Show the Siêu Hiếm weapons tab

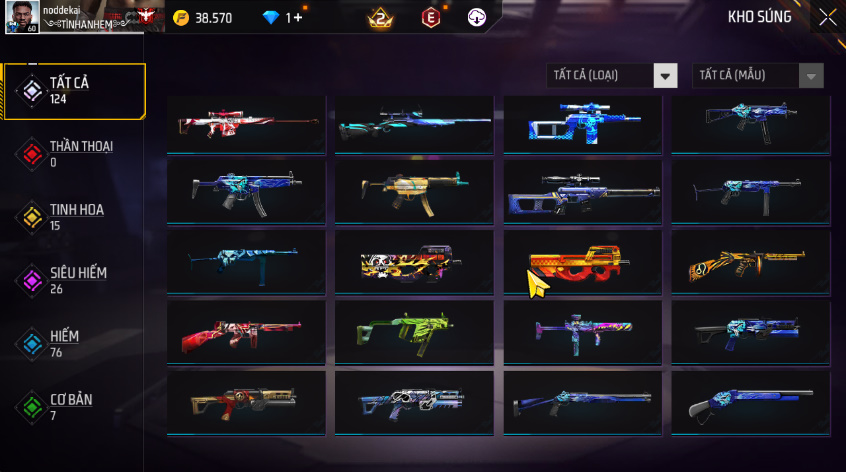pyautogui.click(x=74, y=280)
